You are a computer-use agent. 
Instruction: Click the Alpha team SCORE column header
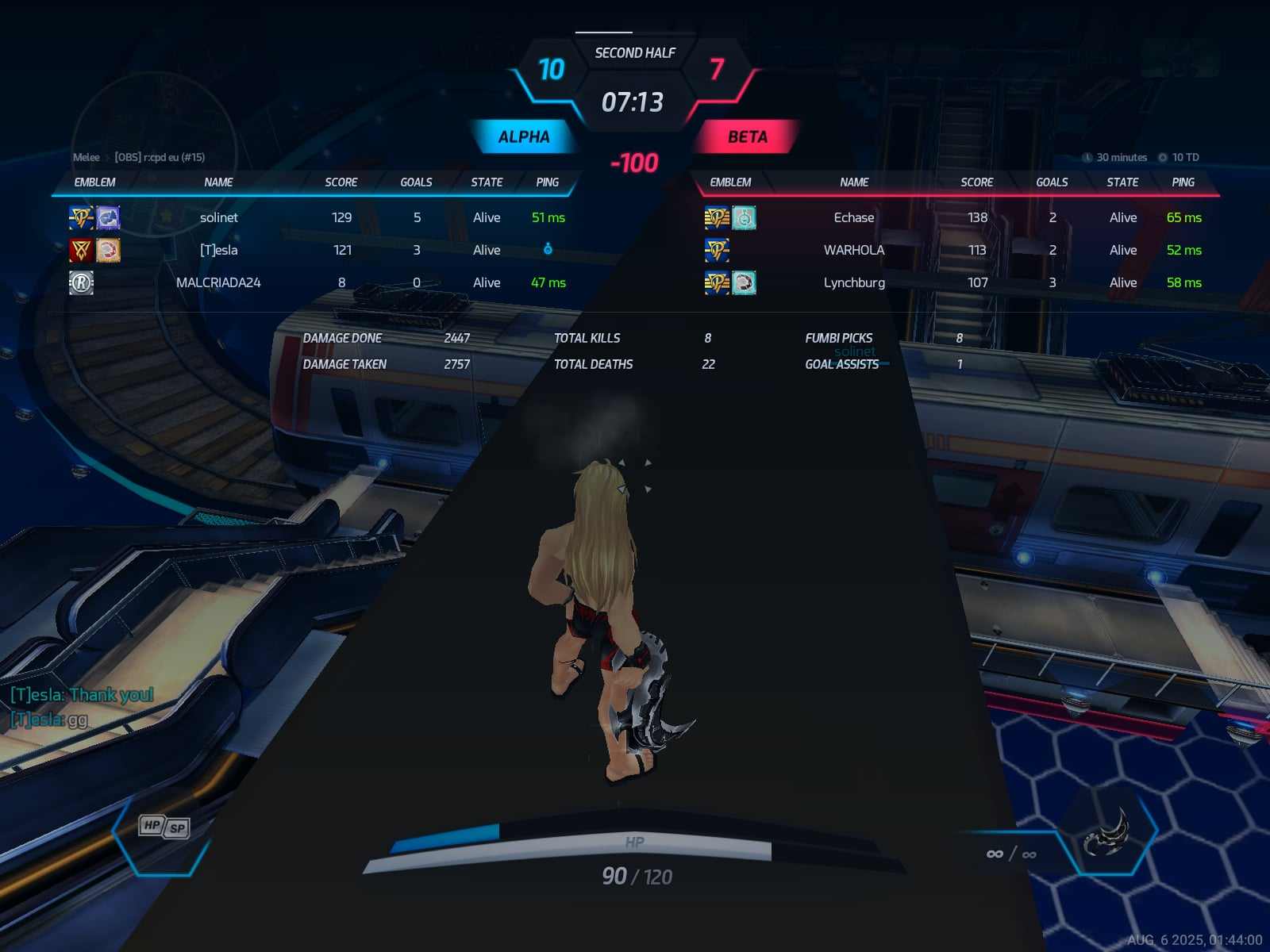[341, 182]
